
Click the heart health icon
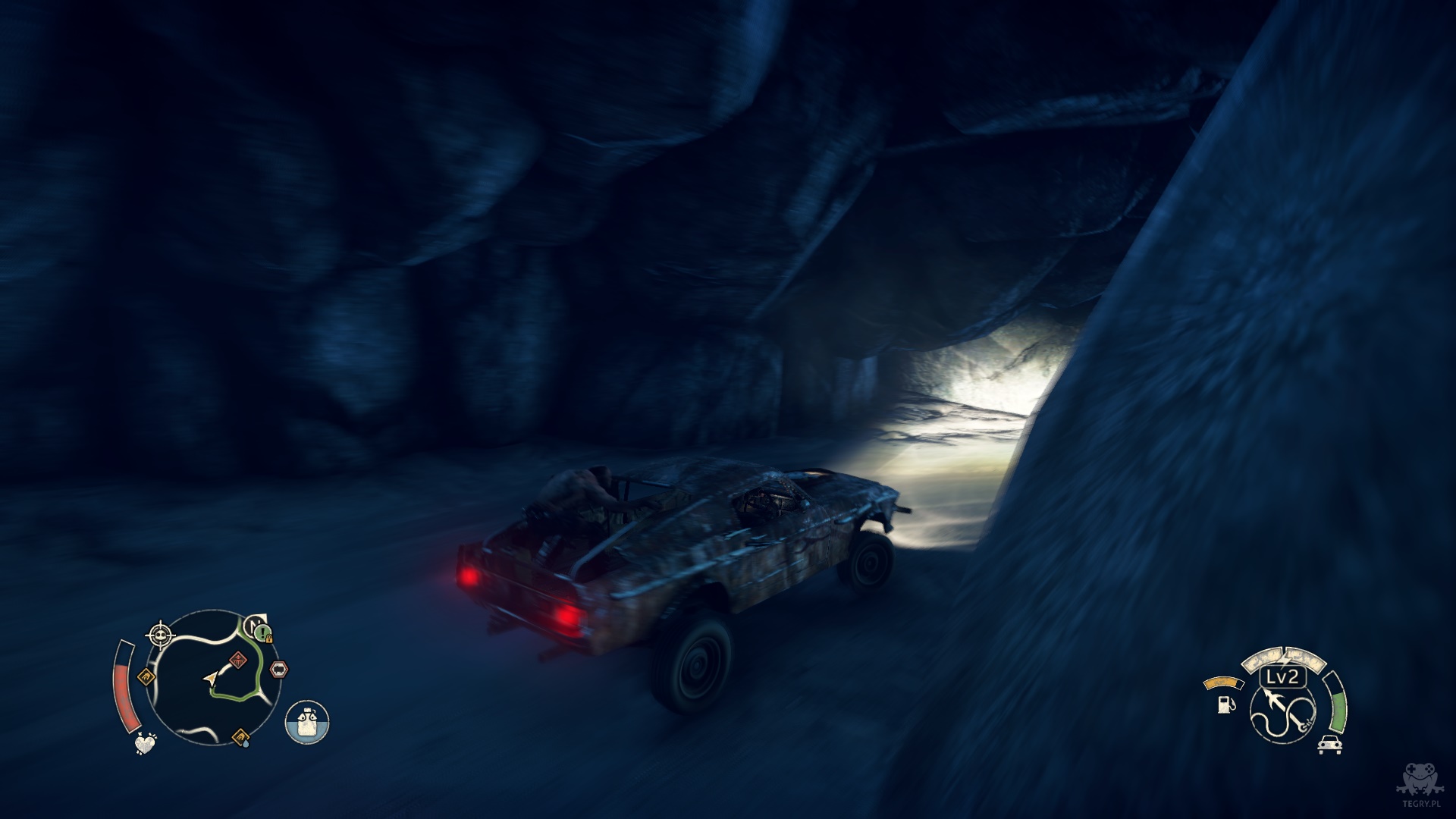[x=145, y=743]
